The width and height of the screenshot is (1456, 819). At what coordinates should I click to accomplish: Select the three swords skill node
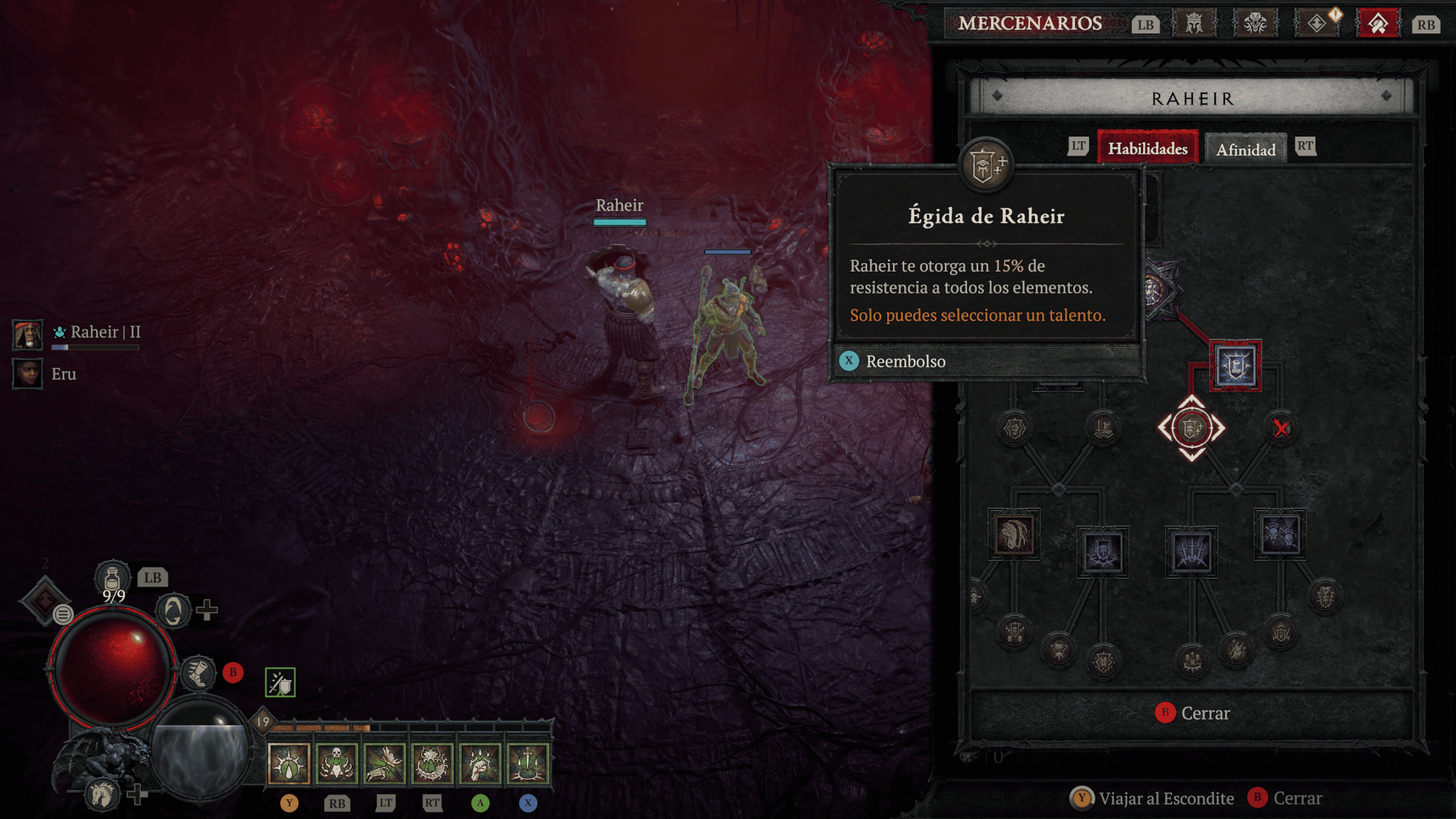(x=1192, y=552)
